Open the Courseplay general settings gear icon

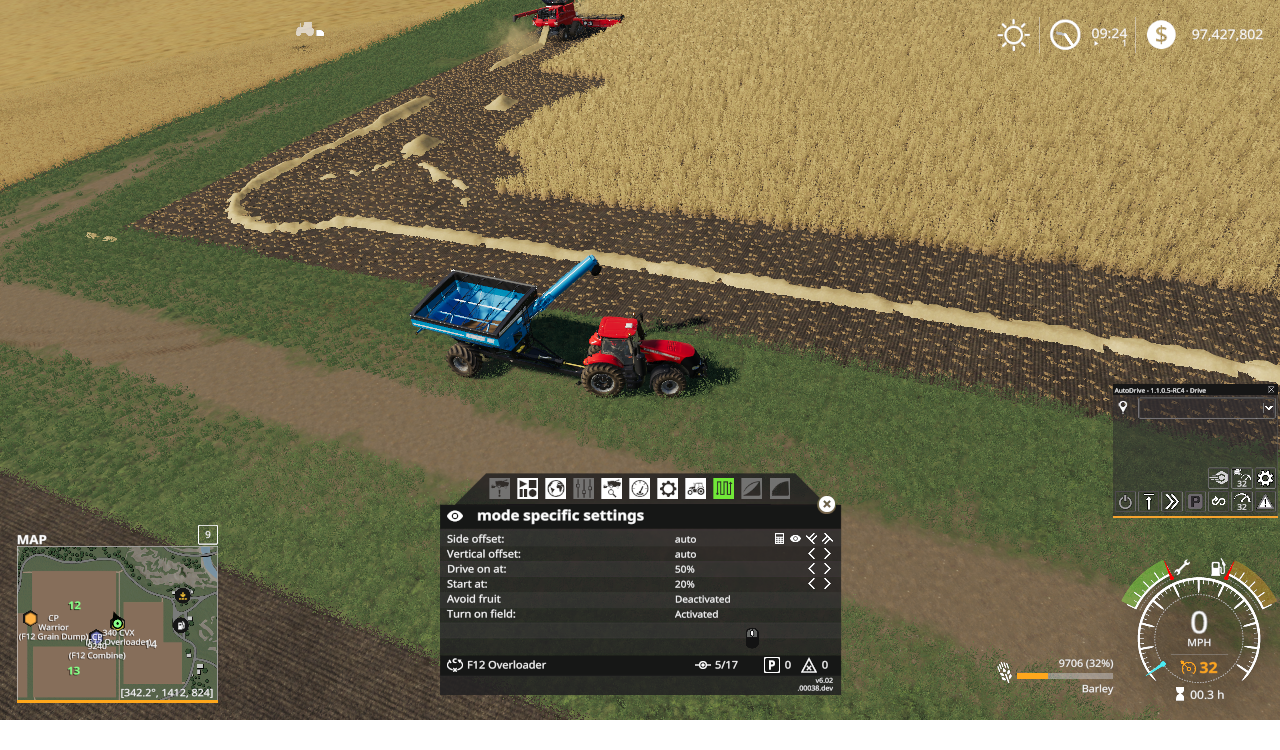point(665,488)
